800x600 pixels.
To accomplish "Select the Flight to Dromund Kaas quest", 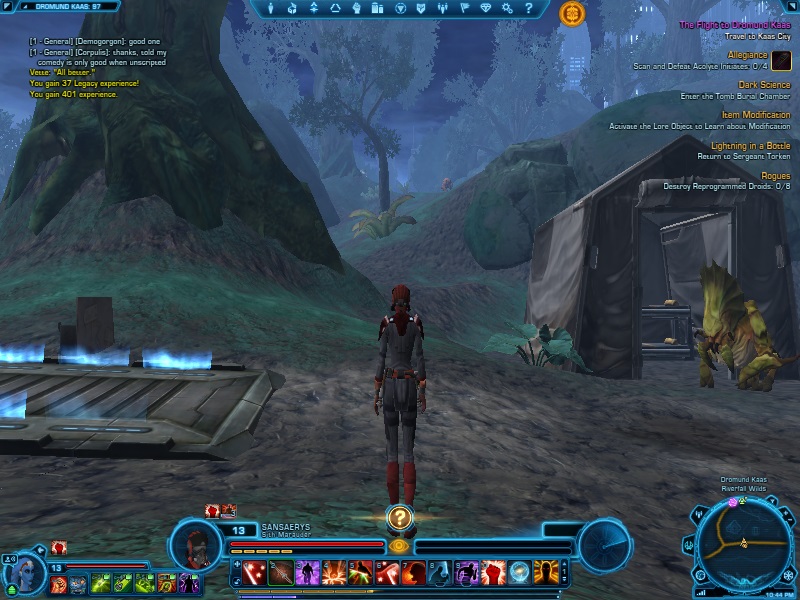I will point(734,25).
